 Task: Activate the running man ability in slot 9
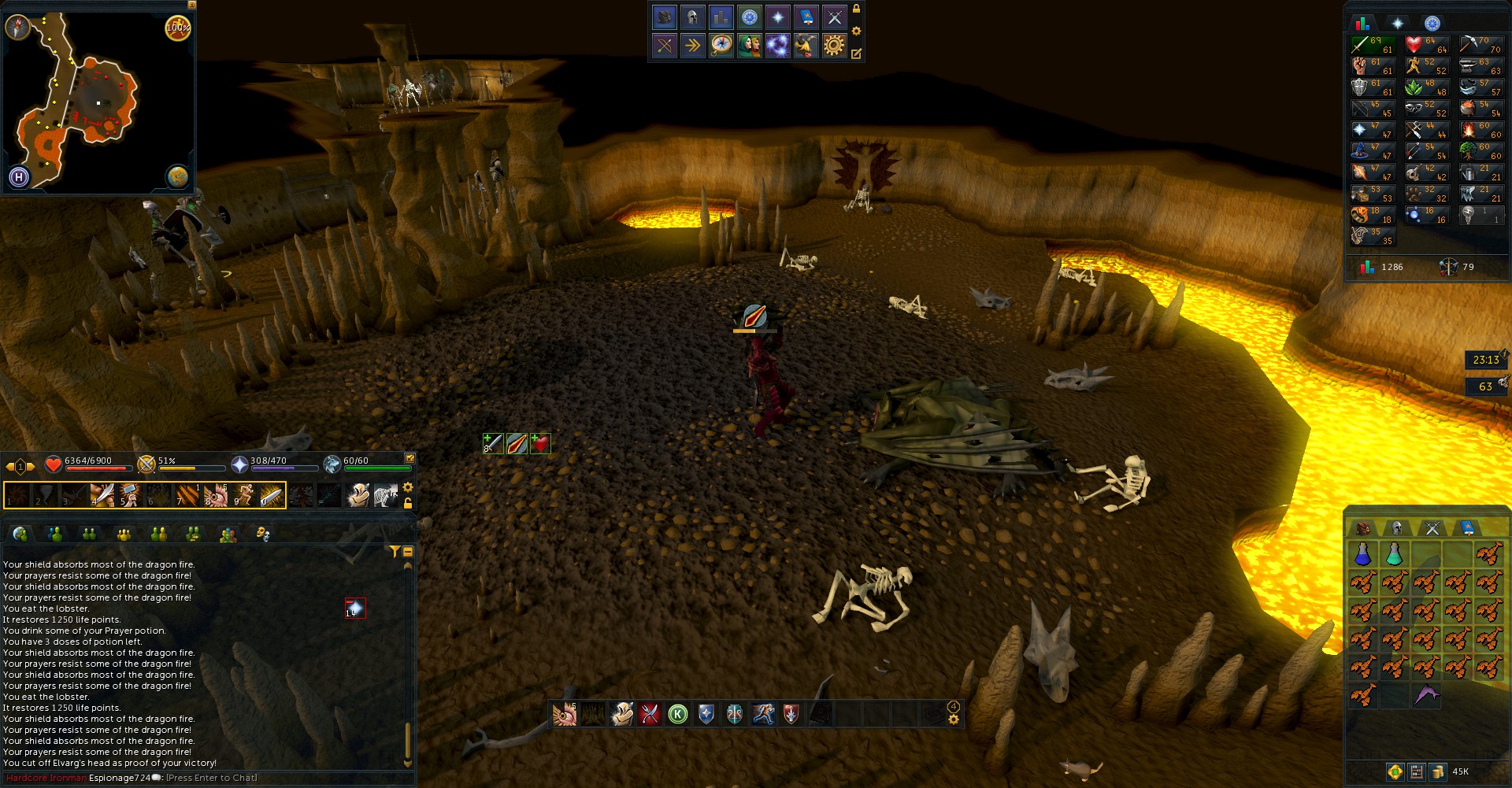(244, 495)
